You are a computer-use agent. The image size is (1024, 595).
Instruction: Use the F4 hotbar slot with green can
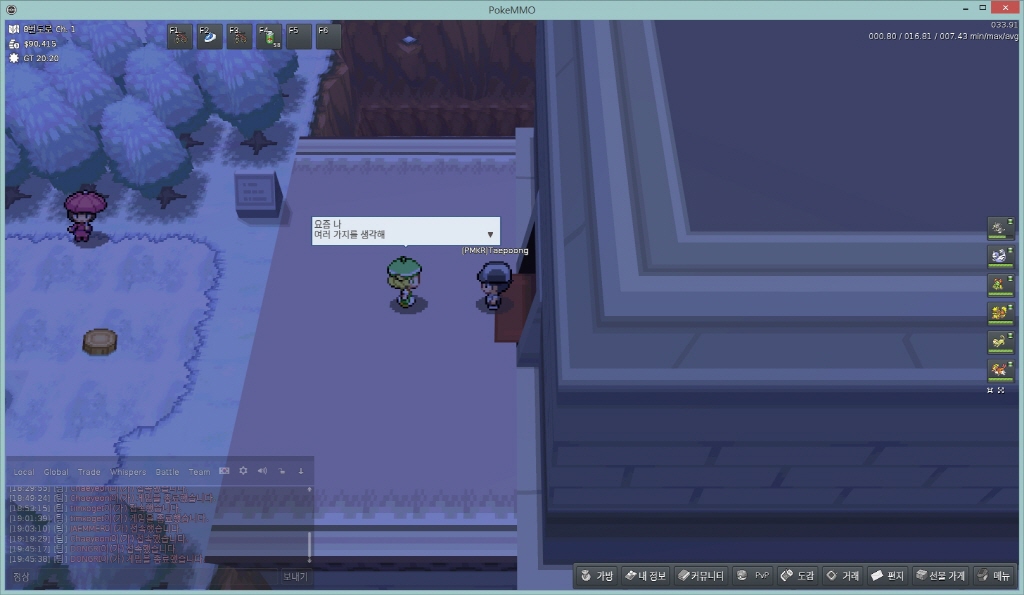(x=269, y=37)
